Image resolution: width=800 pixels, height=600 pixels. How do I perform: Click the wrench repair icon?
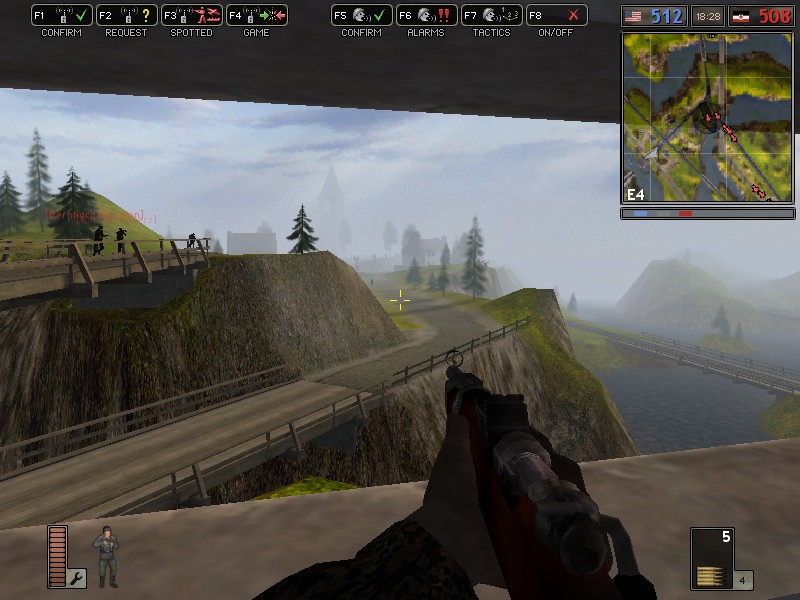(77, 577)
